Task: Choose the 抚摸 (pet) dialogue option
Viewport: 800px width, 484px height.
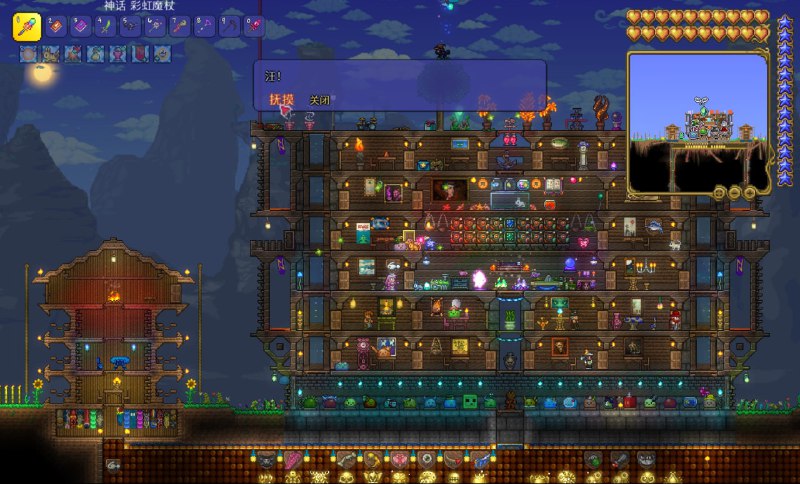Action: click(x=280, y=100)
